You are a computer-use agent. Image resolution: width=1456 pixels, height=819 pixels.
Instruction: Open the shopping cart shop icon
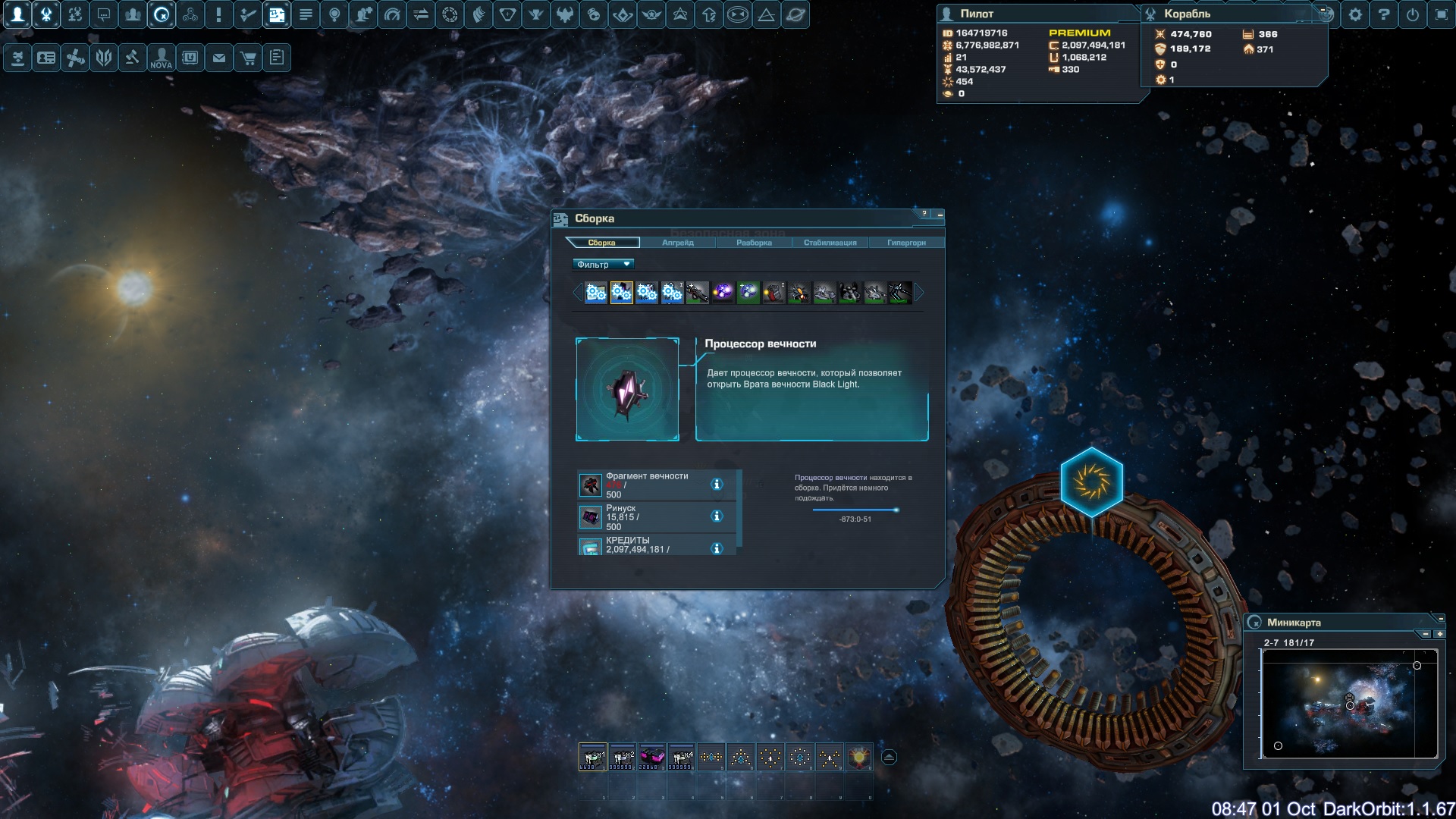(248, 58)
